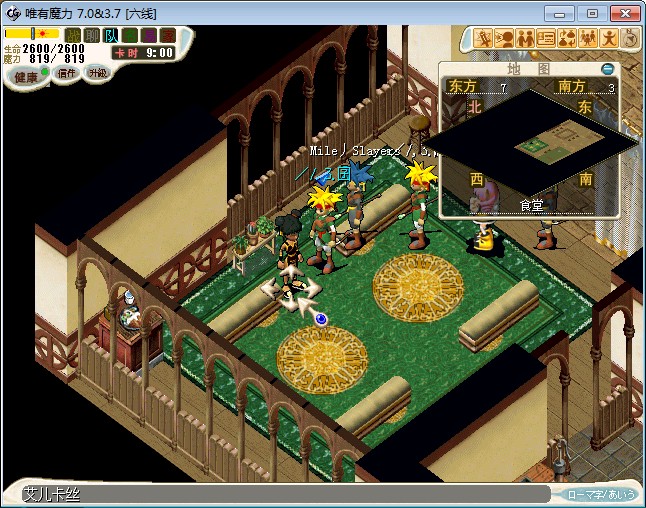Click the money bag trade icon

[x=566, y=39]
